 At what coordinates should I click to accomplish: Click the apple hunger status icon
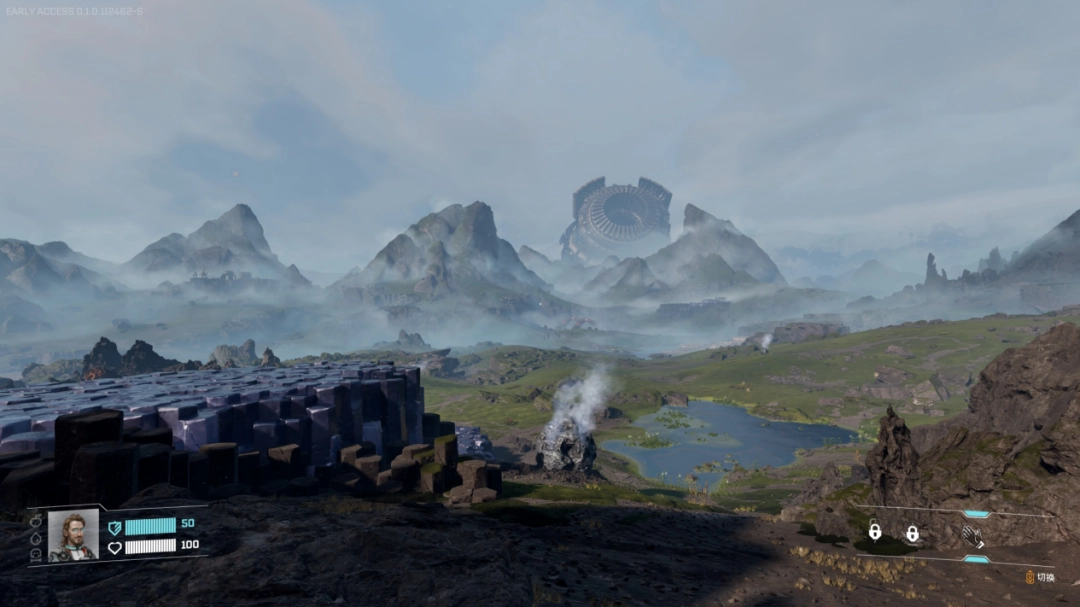36,521
